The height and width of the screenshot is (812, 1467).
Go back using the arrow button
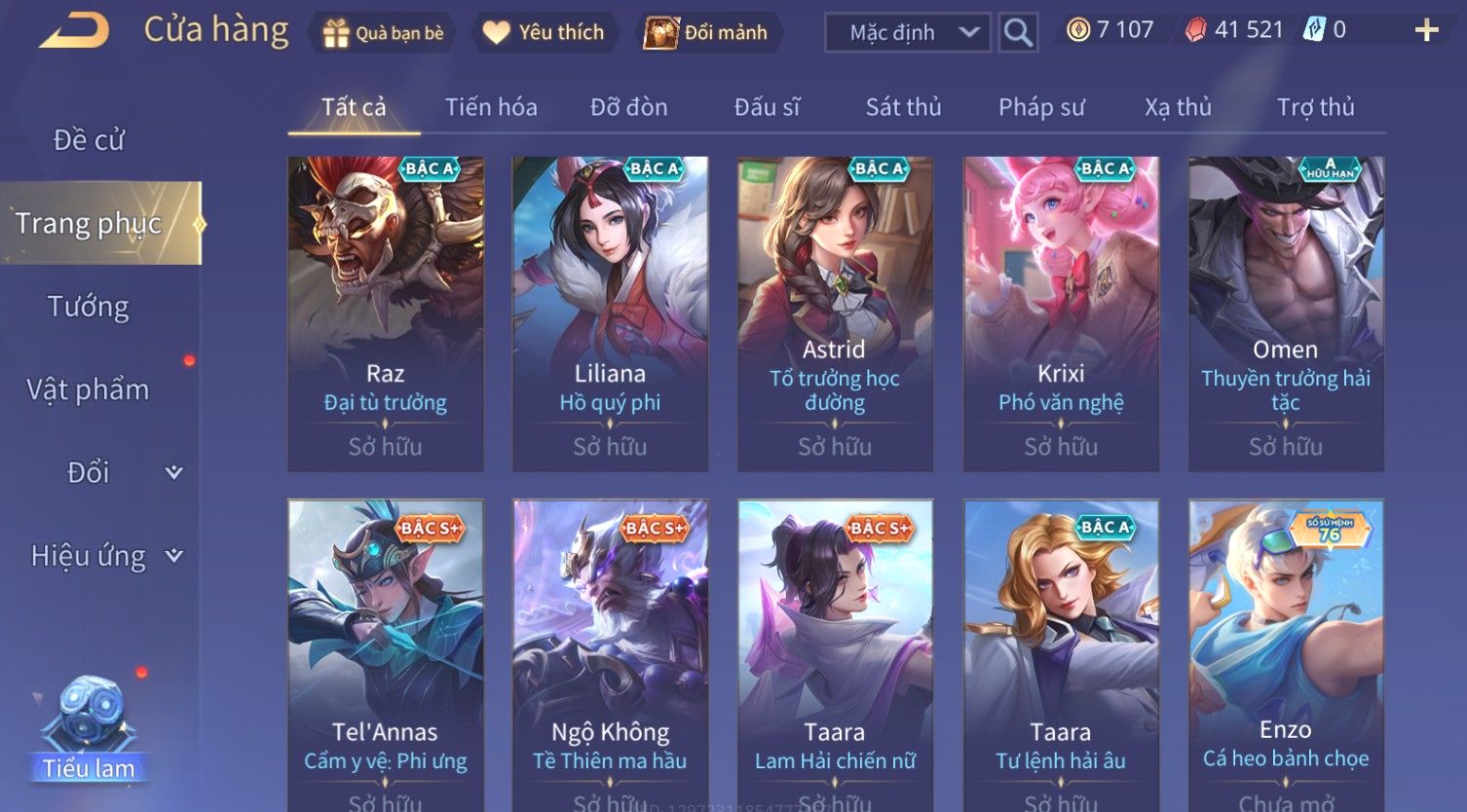click(74, 32)
